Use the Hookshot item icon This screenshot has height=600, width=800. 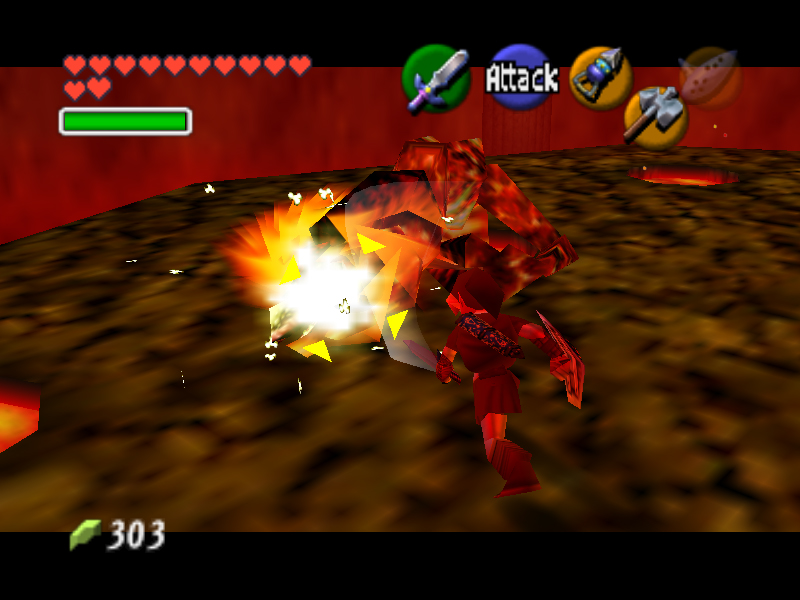(x=599, y=76)
